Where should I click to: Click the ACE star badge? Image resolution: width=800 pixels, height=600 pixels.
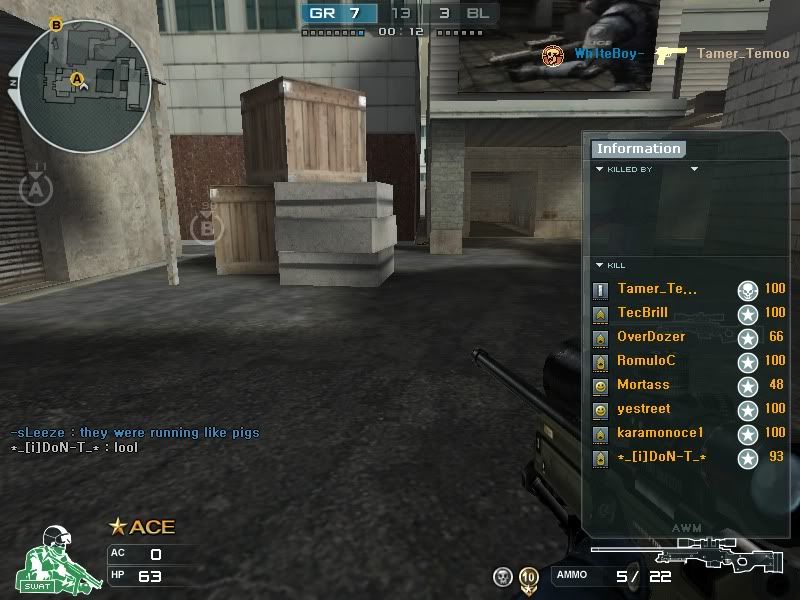tap(141, 527)
